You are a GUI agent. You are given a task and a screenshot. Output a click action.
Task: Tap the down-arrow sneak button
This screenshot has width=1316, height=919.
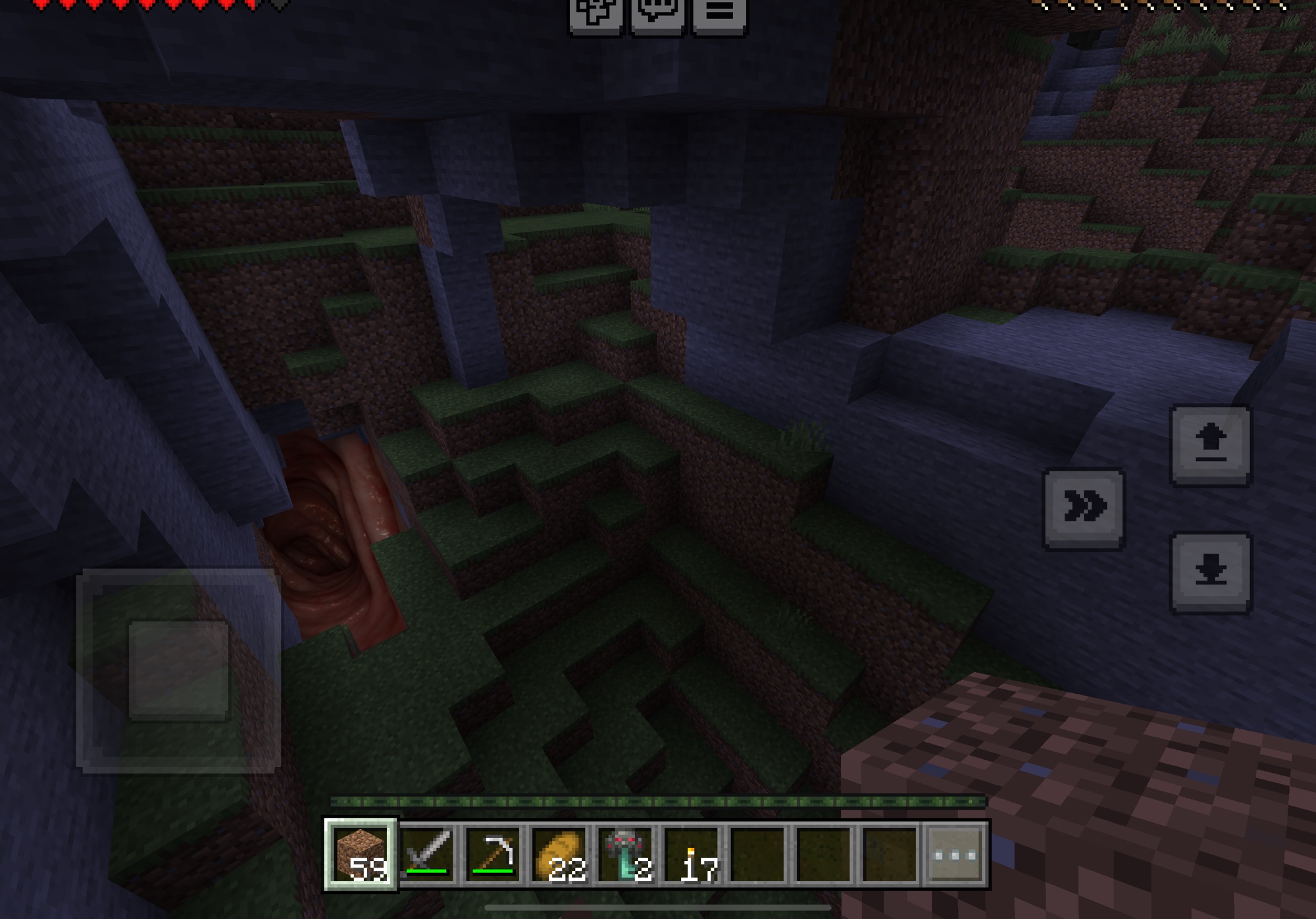[x=1210, y=572]
